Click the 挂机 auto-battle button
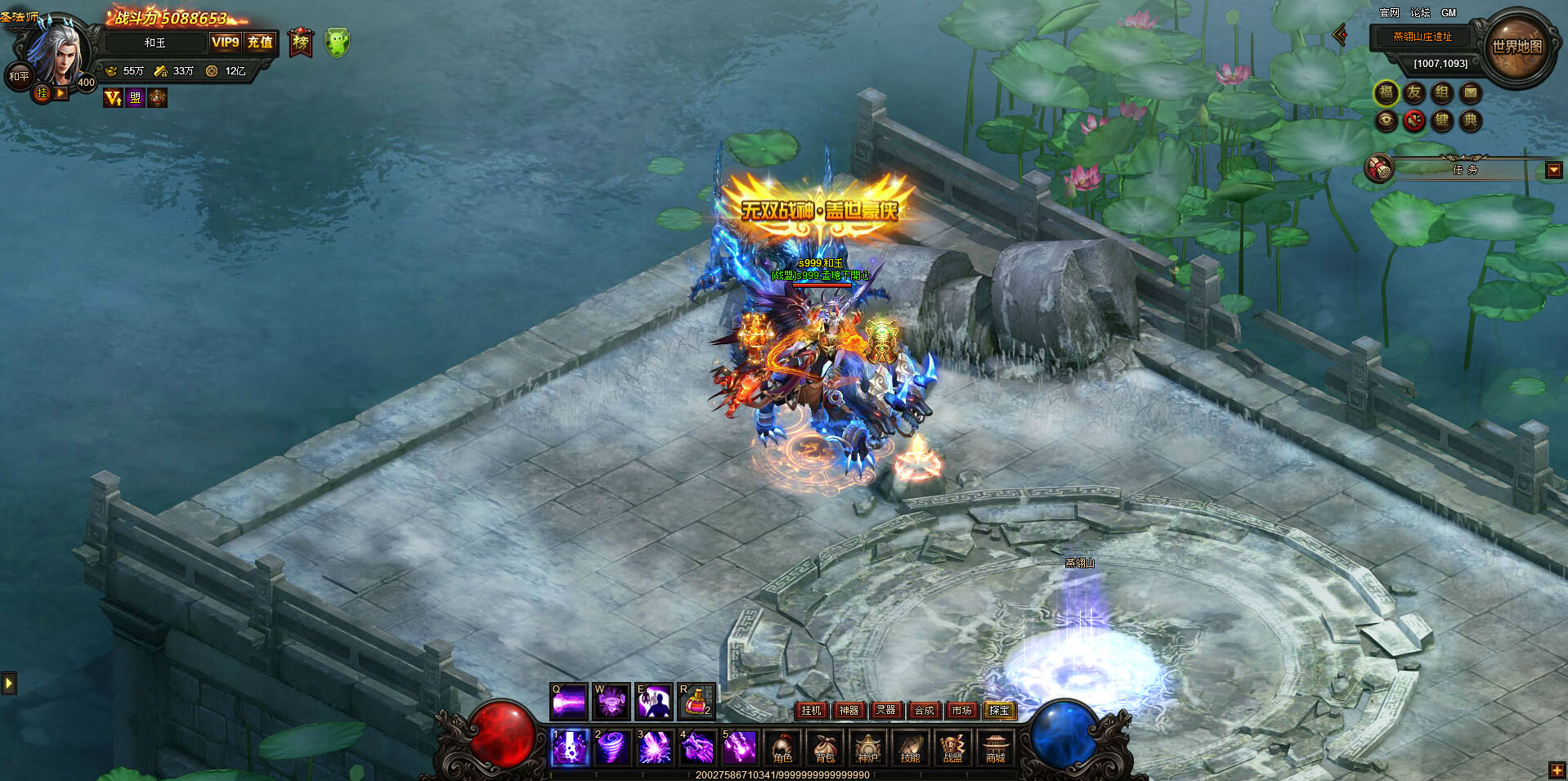Screen dimensions: 1568x781 (x=811, y=711)
